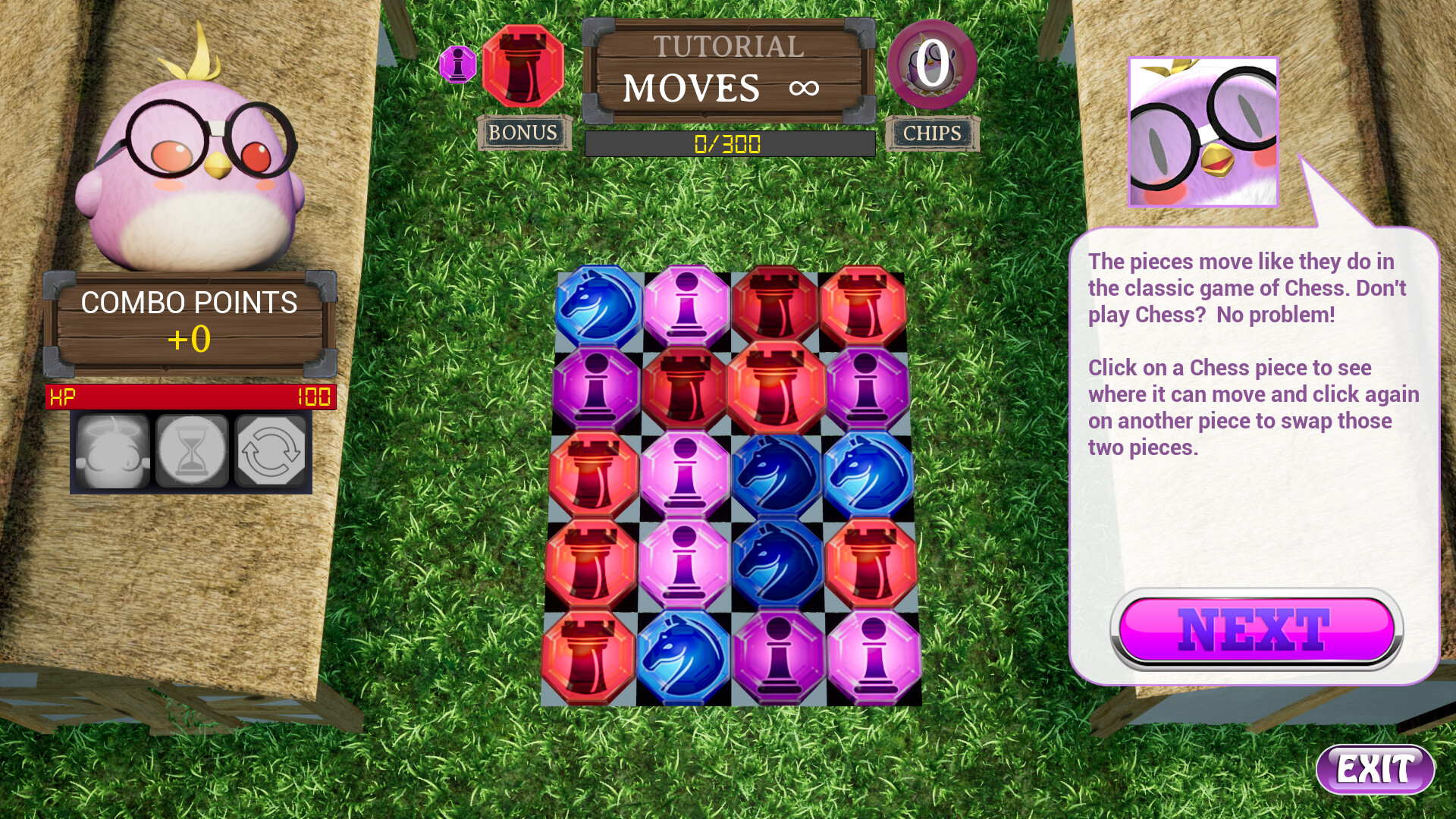Viewport: 1456px width, 819px height.
Task: Select the dark purple pawn in the second row
Action: pos(595,397)
